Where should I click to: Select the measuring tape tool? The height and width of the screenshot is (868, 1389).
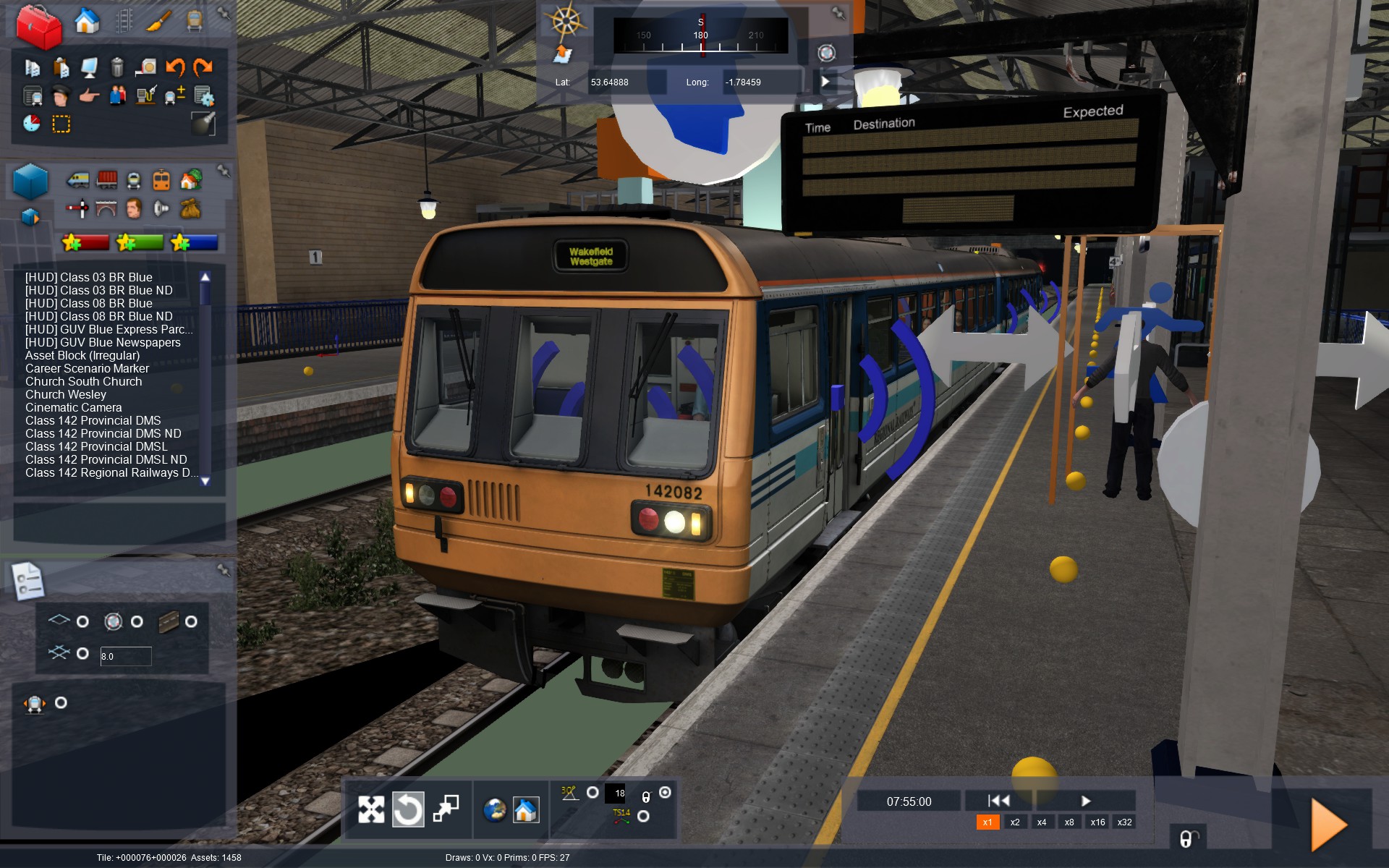[x=147, y=67]
